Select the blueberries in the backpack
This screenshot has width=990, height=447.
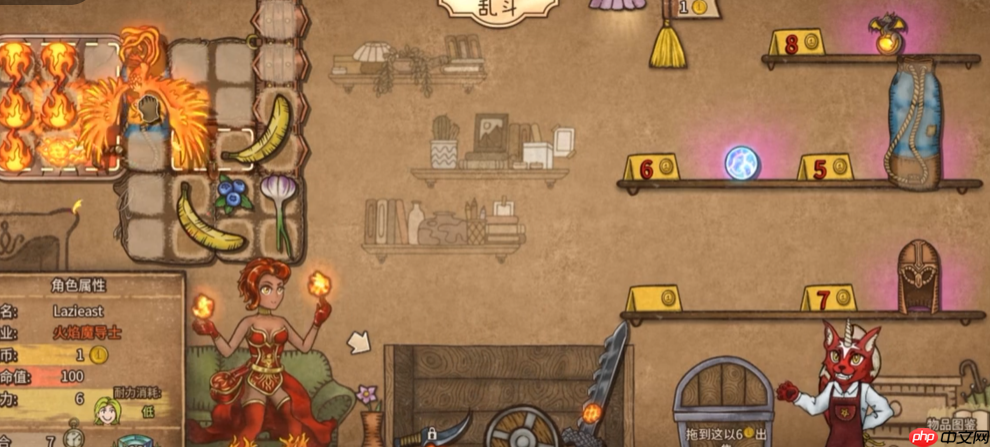click(x=235, y=195)
